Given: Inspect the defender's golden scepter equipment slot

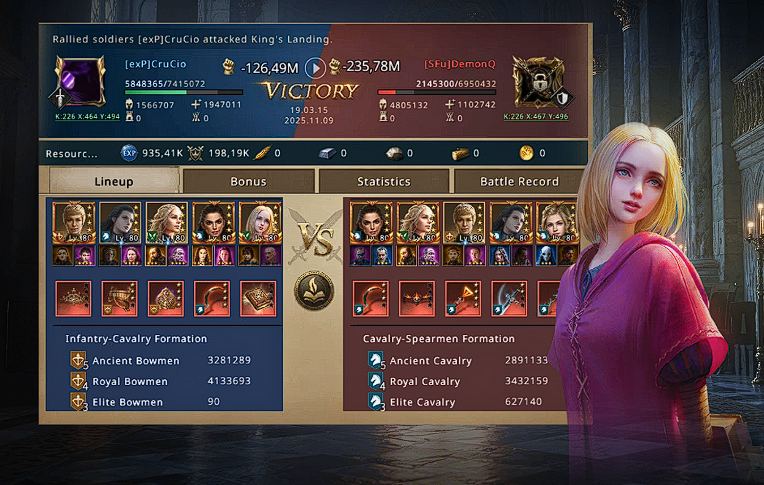Looking at the screenshot, I should coord(463,298).
